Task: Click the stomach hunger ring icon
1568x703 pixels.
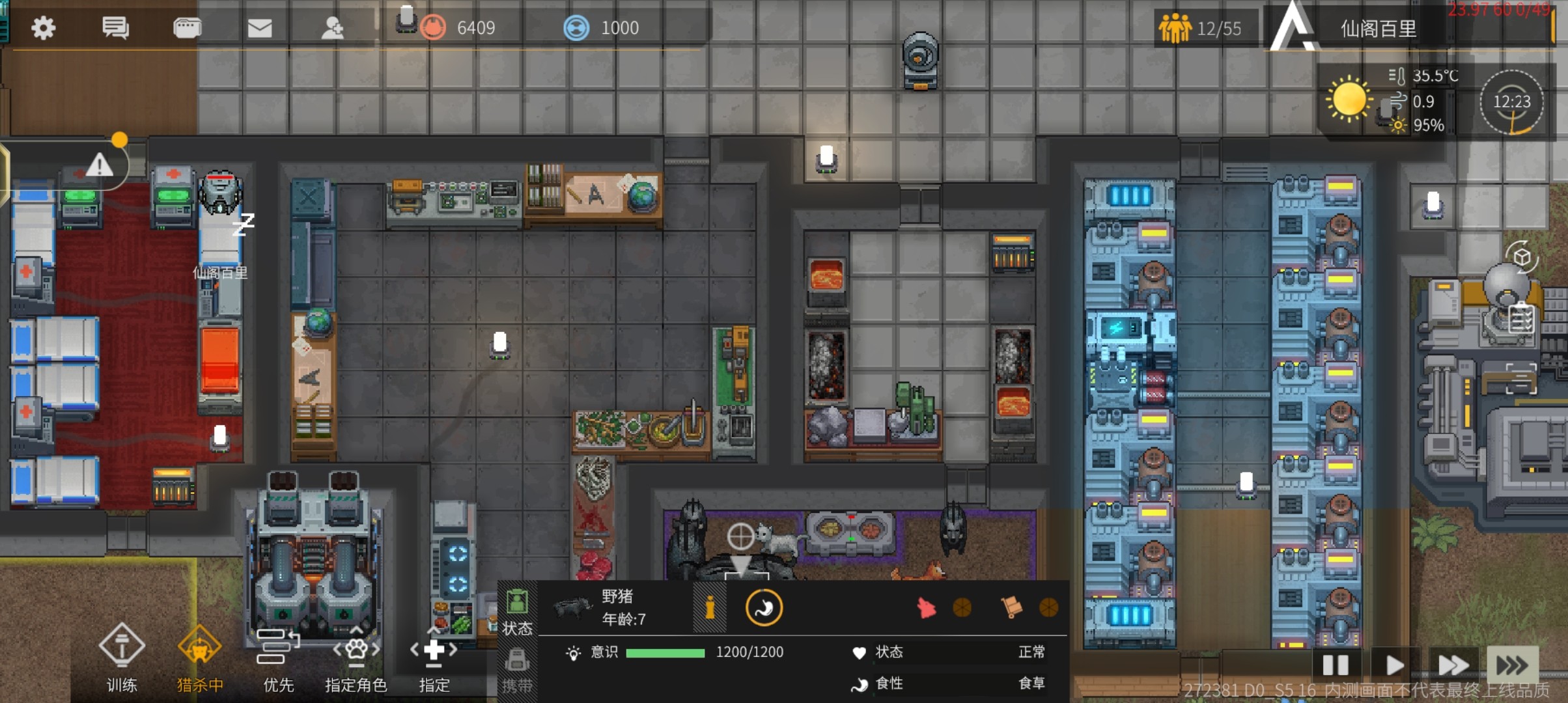Action: [x=764, y=608]
